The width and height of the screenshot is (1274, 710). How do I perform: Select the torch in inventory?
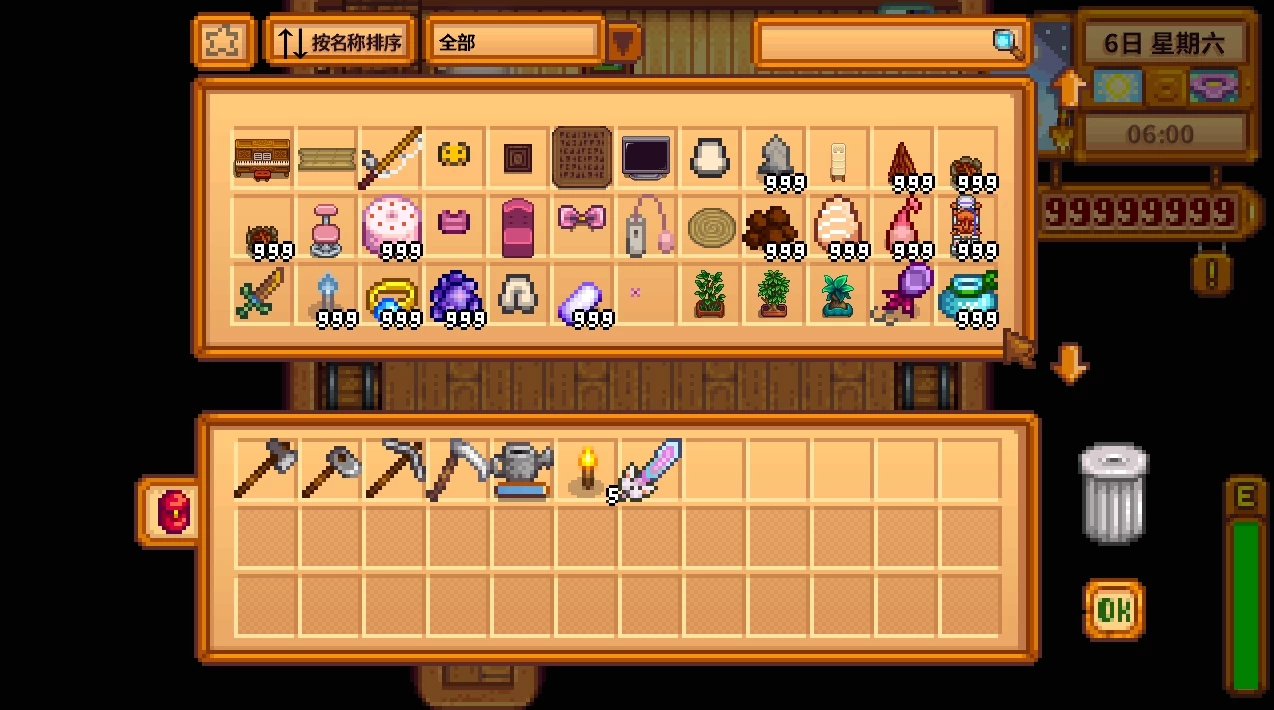click(x=586, y=468)
